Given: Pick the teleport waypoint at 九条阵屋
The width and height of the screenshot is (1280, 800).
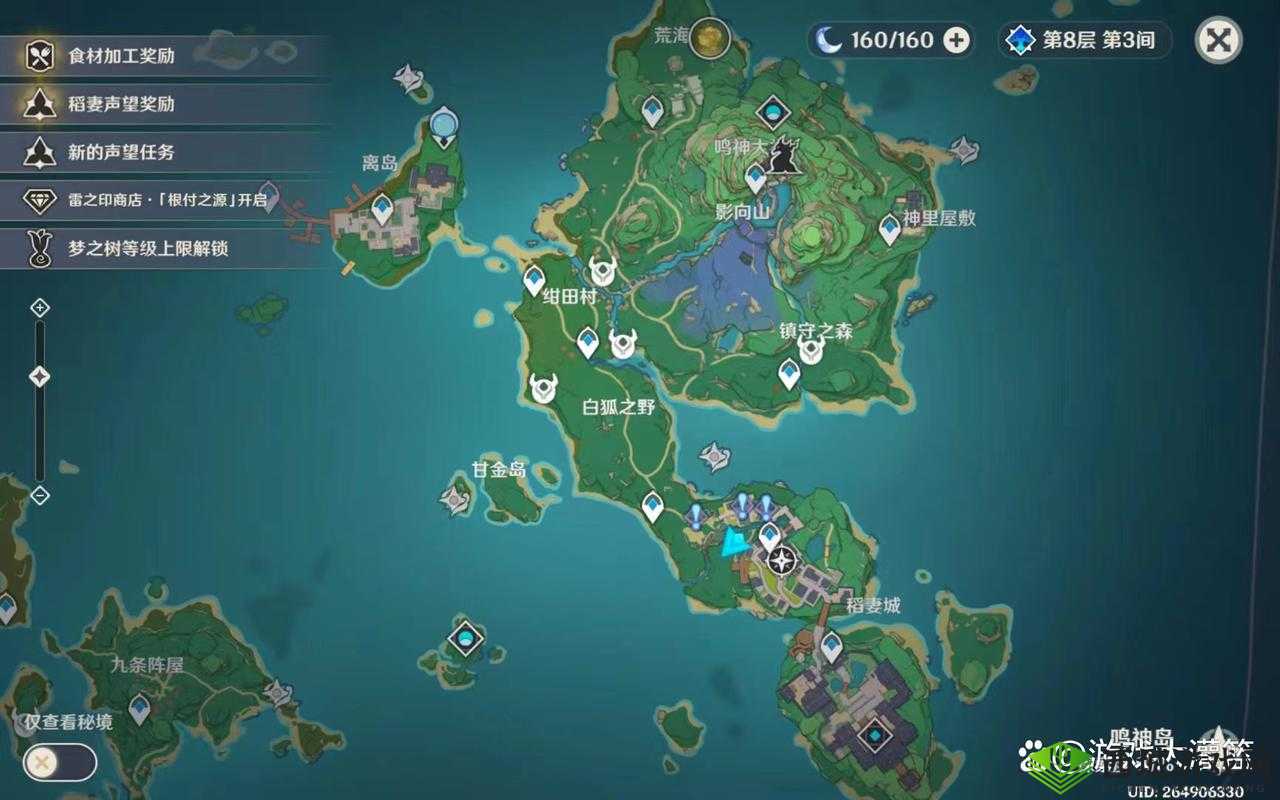Looking at the screenshot, I should (x=139, y=708).
